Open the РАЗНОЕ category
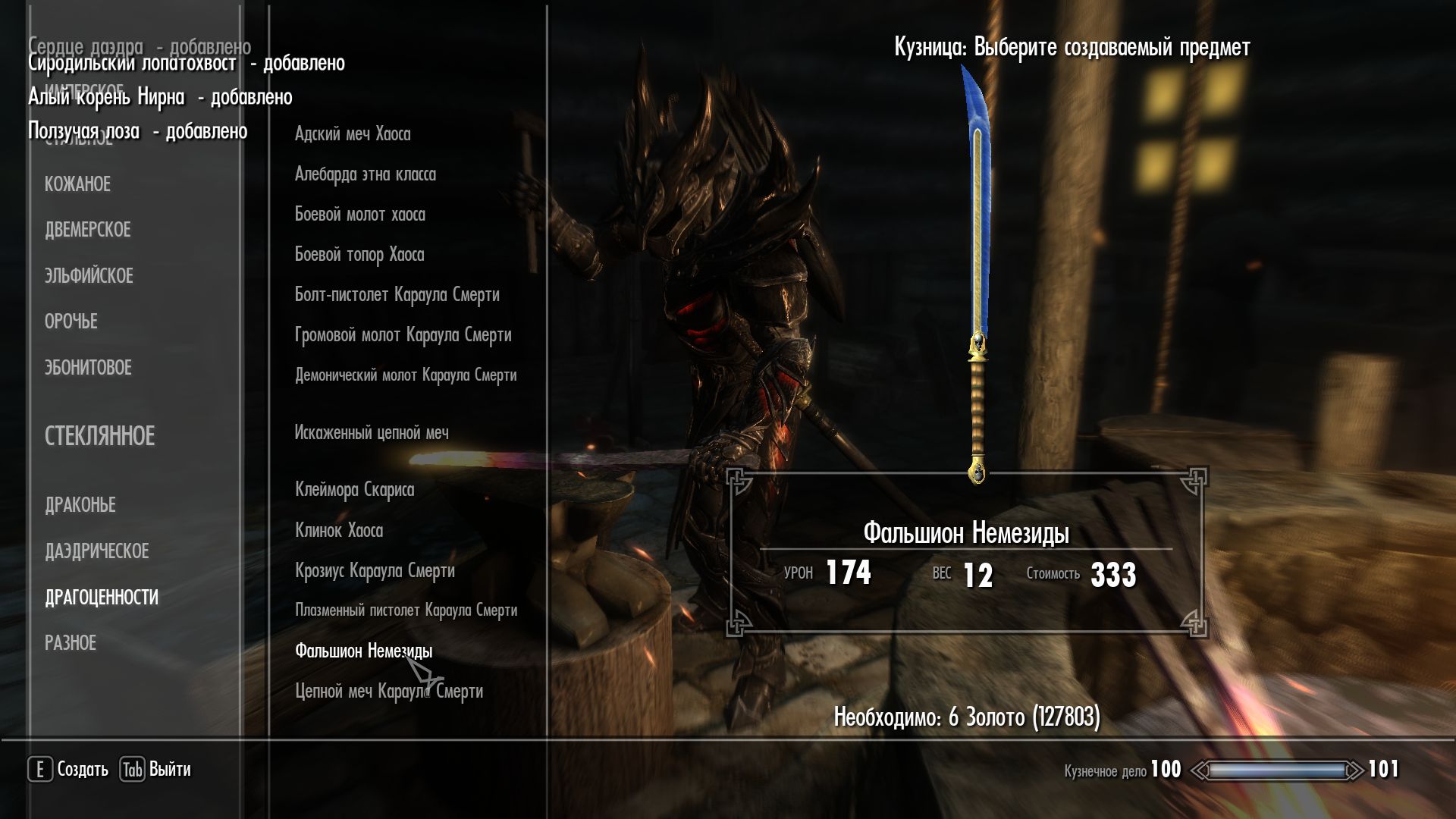1456x819 pixels. 70,643
